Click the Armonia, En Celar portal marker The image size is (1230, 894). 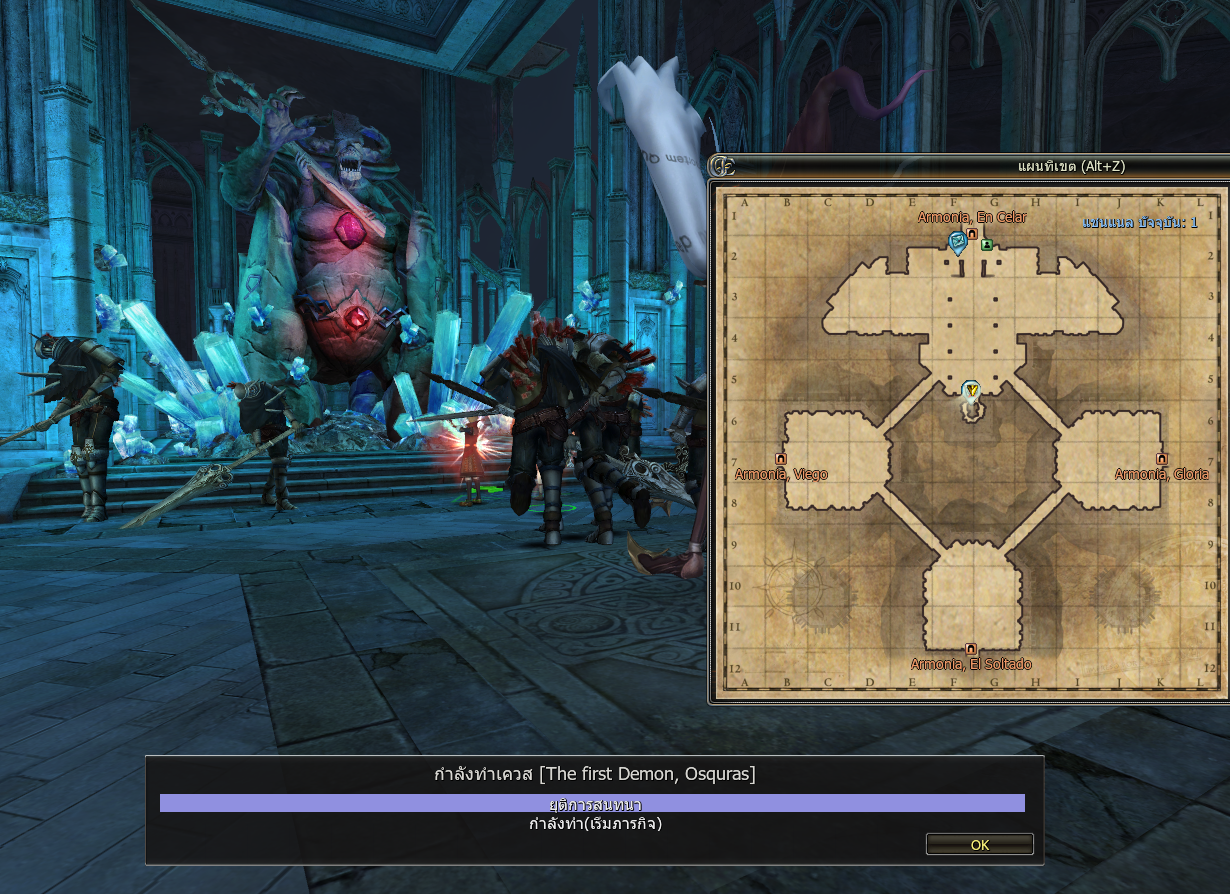(x=971, y=233)
